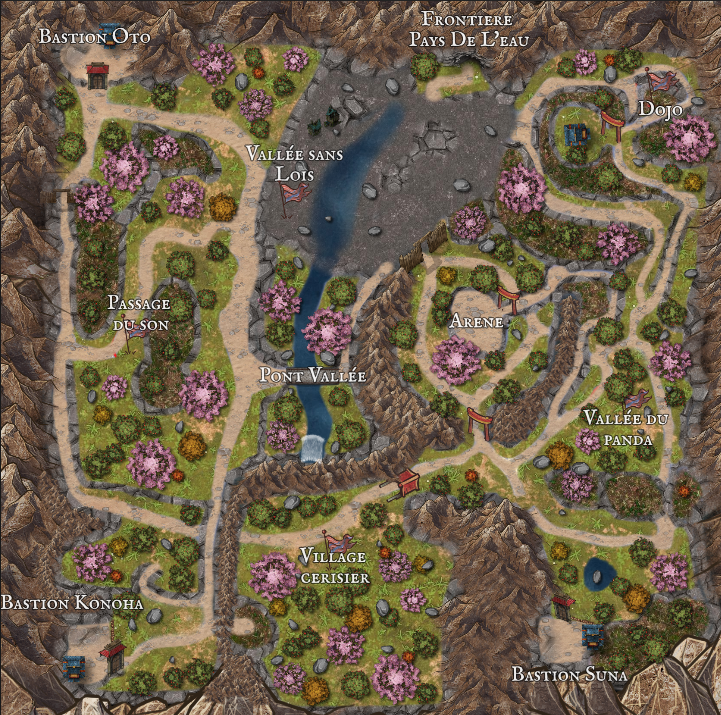Click the Frontière Pays De L'eau label
Image resolution: width=721 pixels, height=715 pixels.
tap(467, 29)
